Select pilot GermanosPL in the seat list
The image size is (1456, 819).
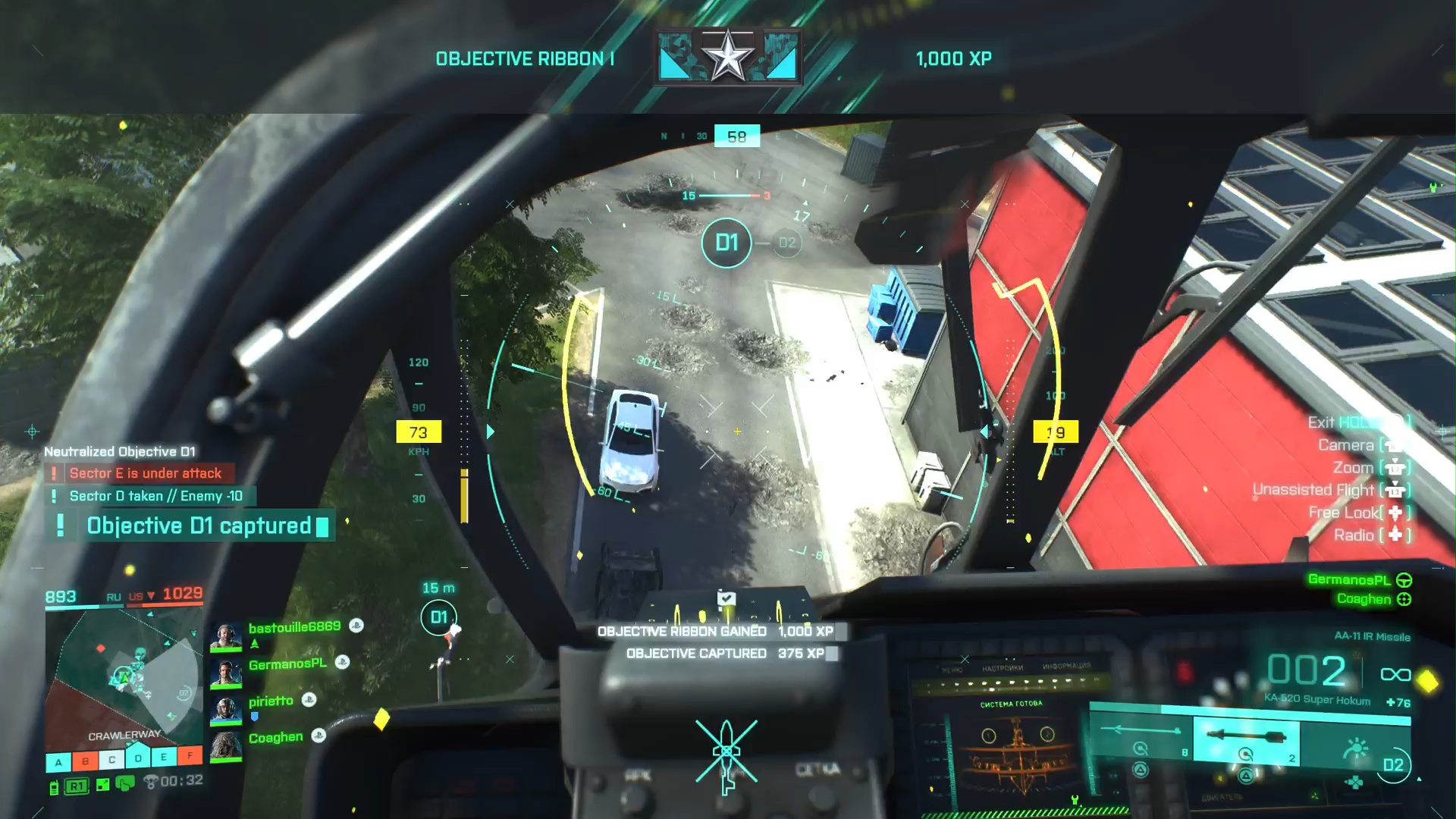[x=1349, y=580]
